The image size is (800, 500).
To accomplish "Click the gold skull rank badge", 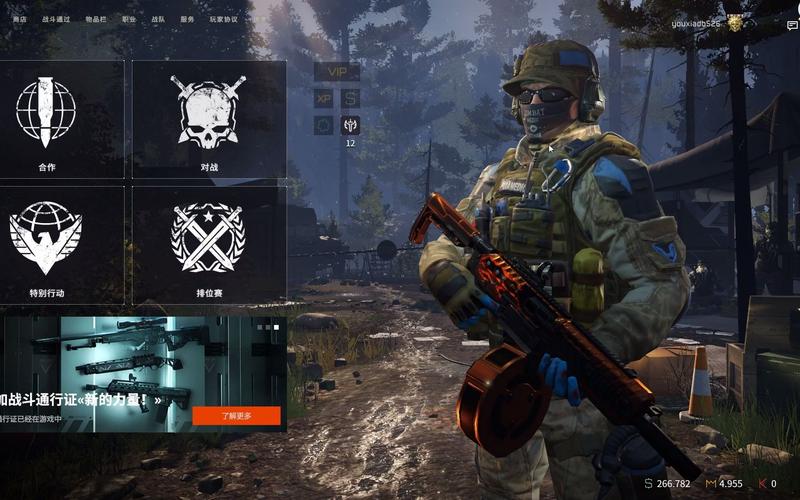I will tap(735, 22).
